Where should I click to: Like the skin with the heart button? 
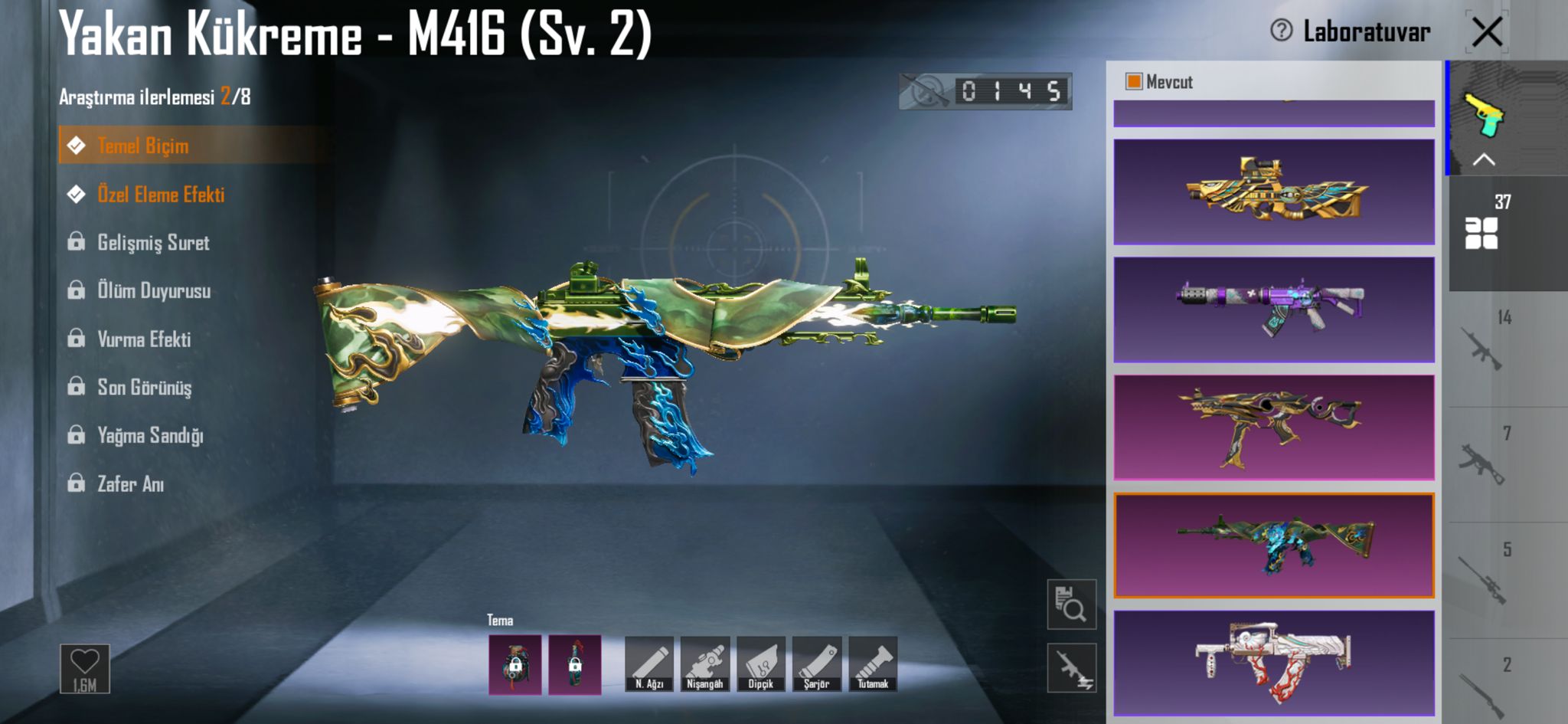coord(85,668)
